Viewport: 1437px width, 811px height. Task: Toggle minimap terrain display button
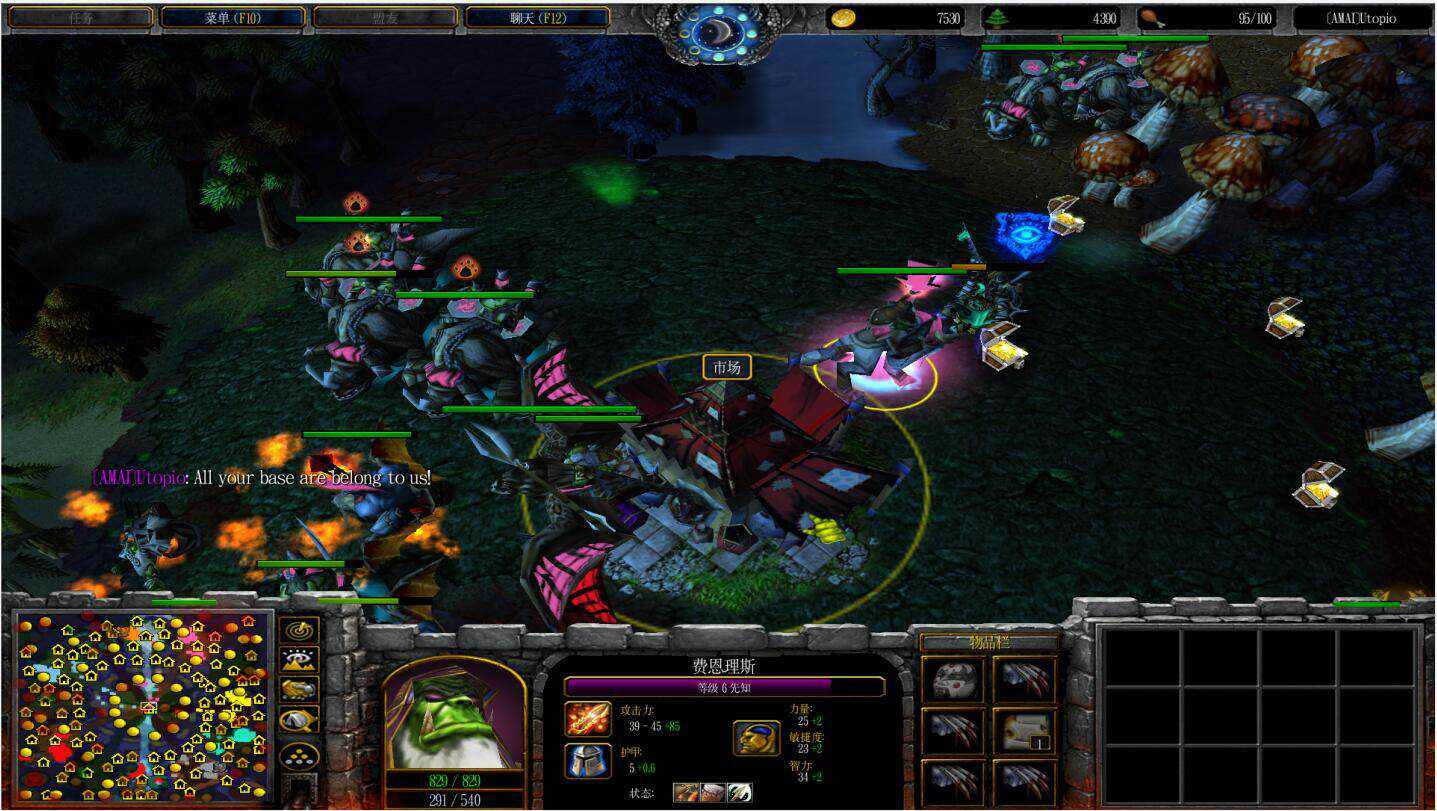(x=299, y=660)
